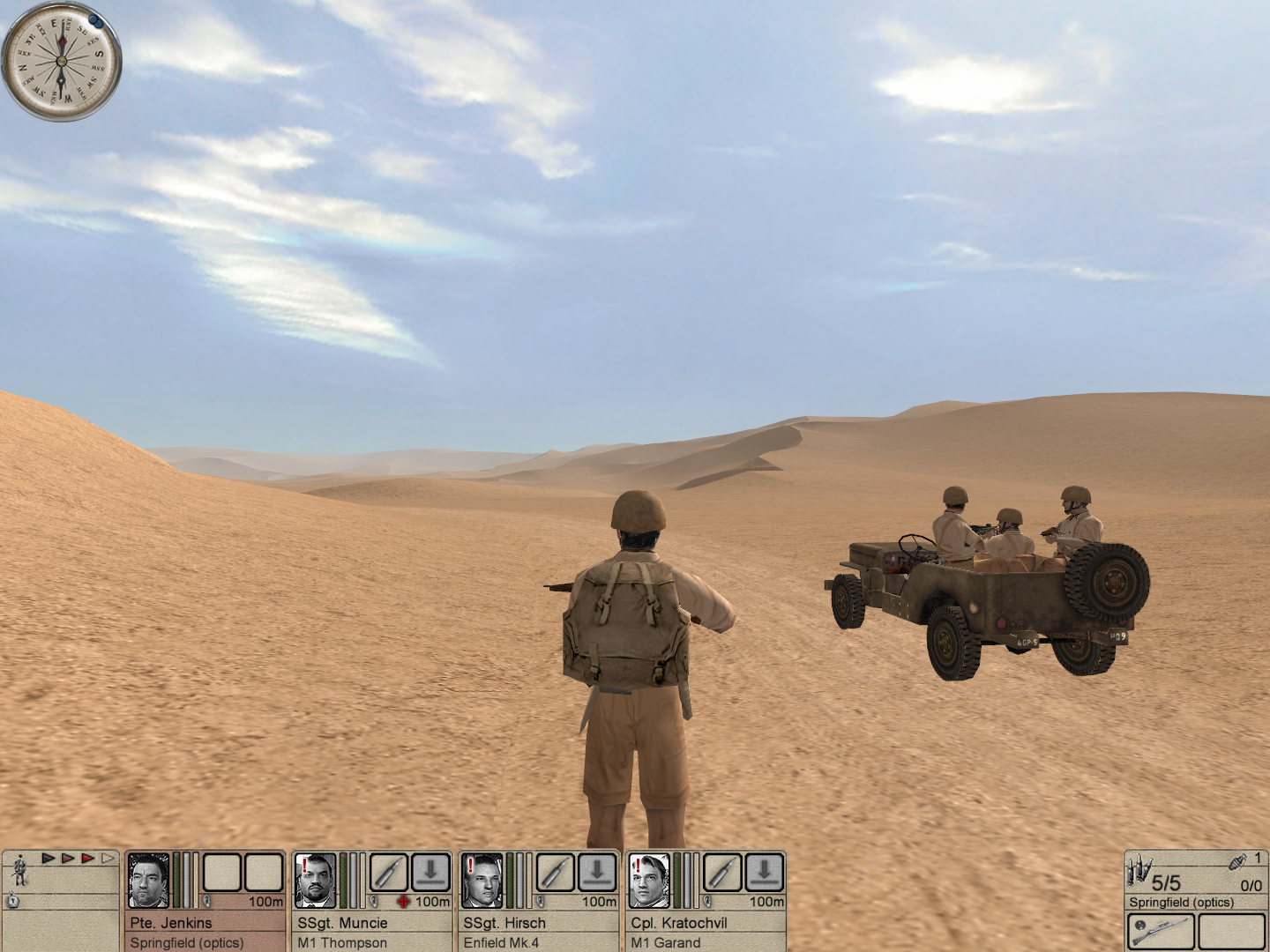Screen dimensions: 1270x952
Task: Click SSgt. Hirsch's bullet fire-mode icon
Action: coord(555,873)
